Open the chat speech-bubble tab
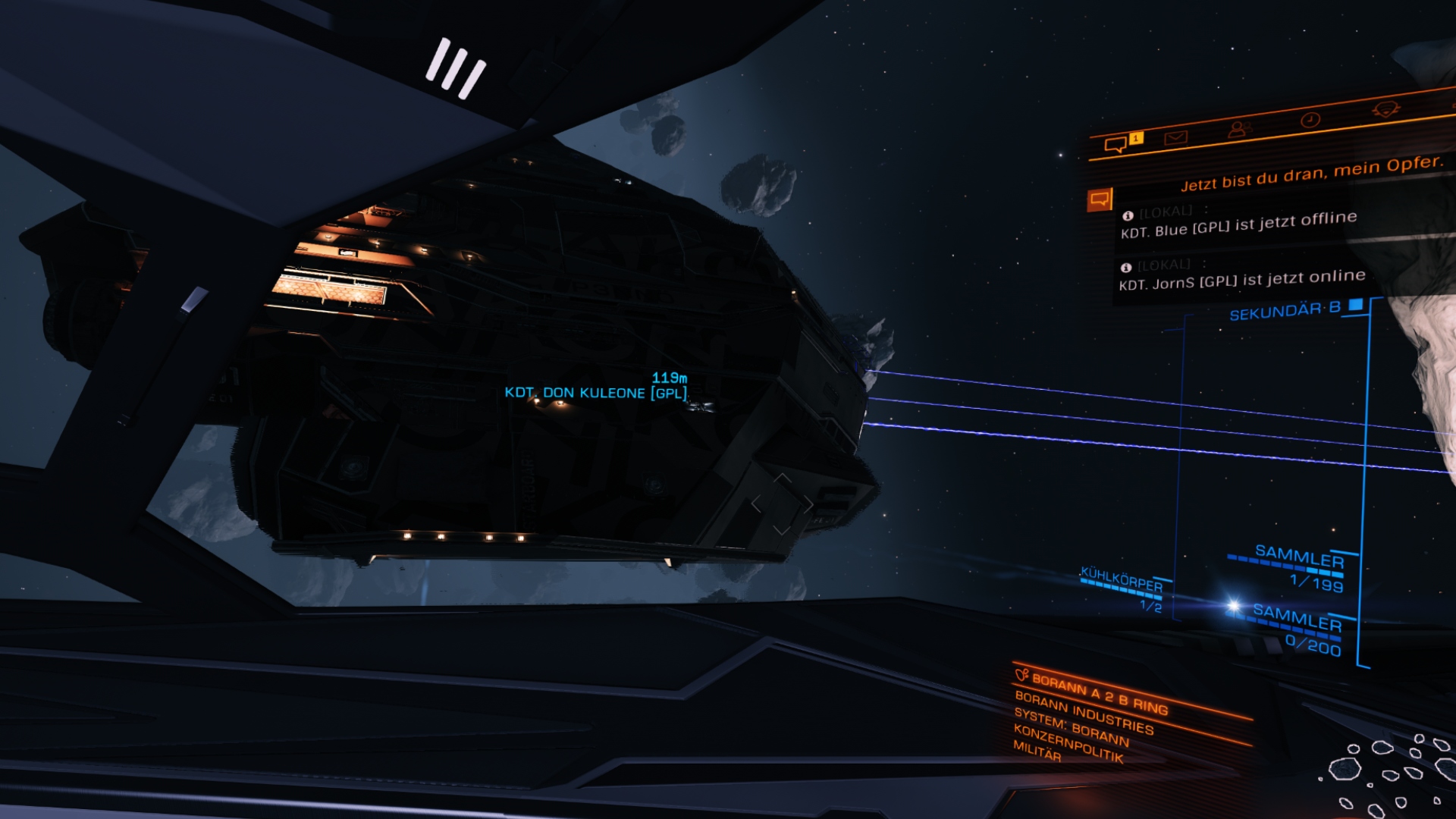This screenshot has height=819, width=1456. click(x=1116, y=144)
